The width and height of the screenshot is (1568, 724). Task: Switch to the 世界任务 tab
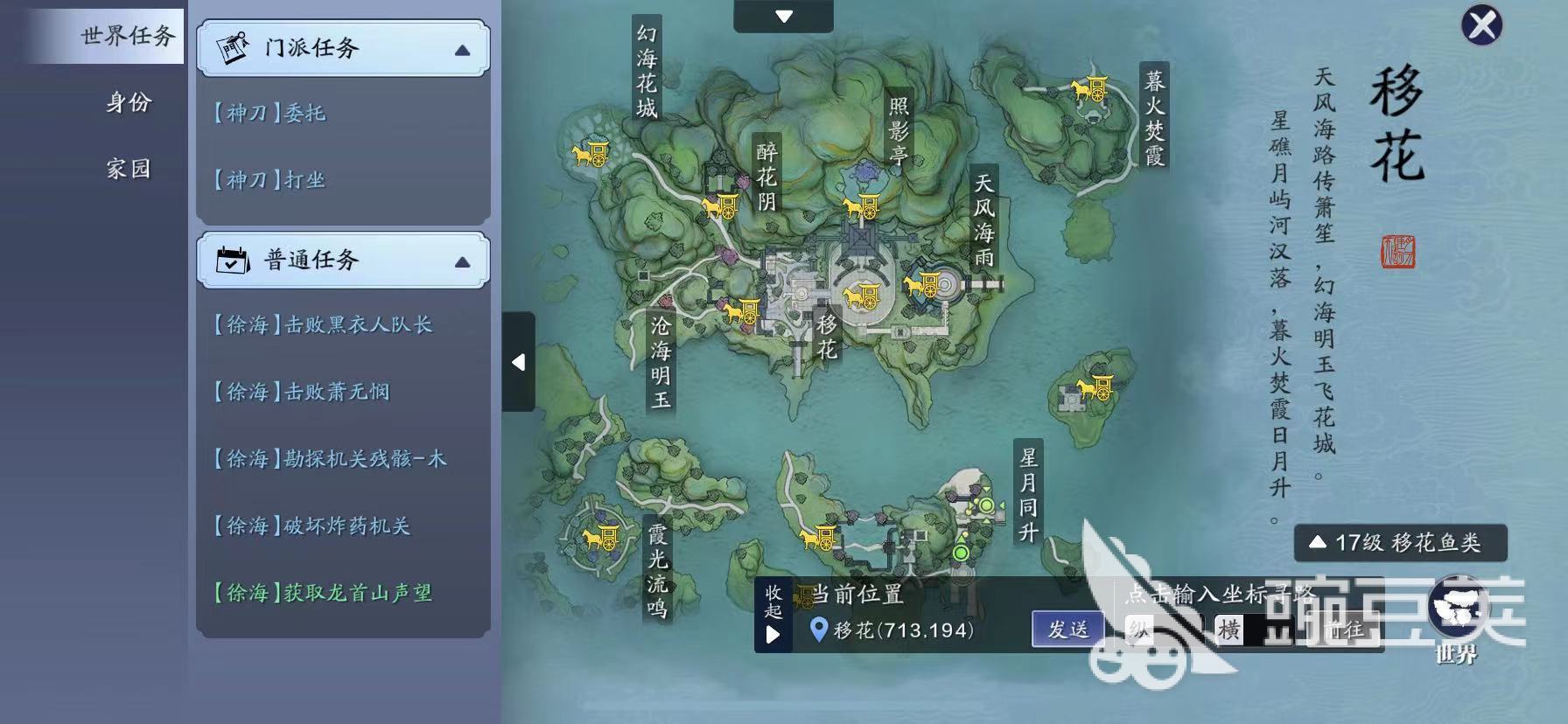point(128,36)
